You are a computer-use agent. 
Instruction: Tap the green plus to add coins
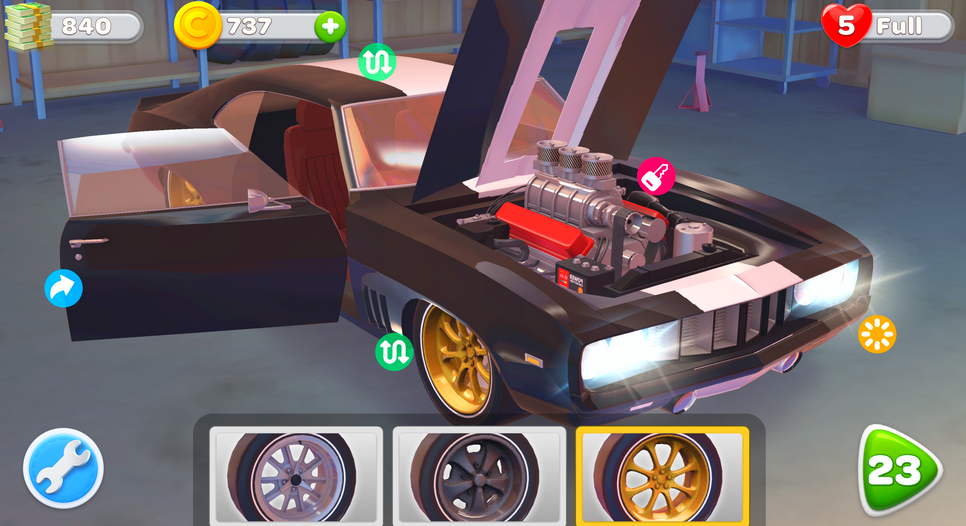[330, 26]
